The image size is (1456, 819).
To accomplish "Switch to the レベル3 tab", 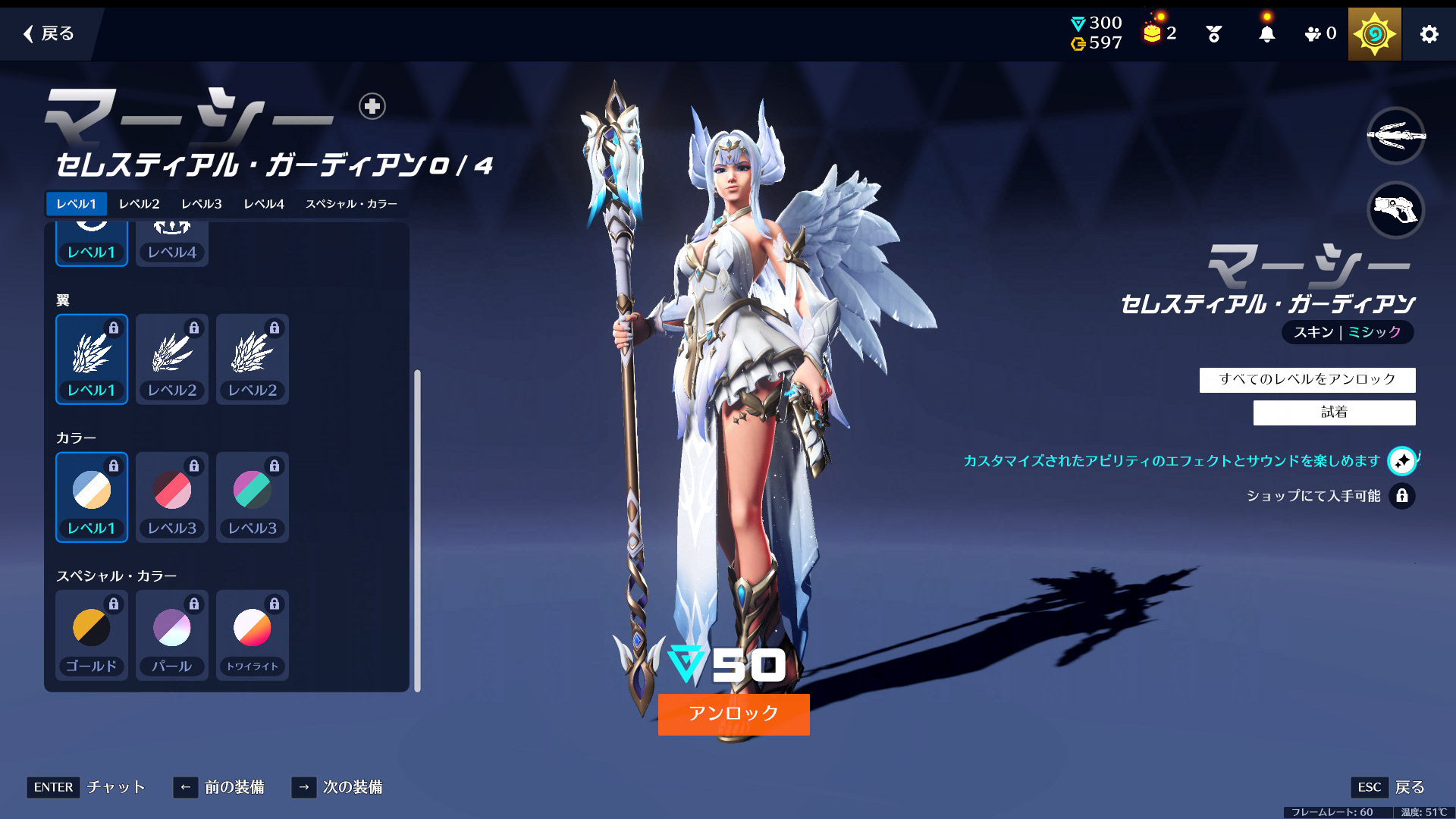I will (x=201, y=204).
